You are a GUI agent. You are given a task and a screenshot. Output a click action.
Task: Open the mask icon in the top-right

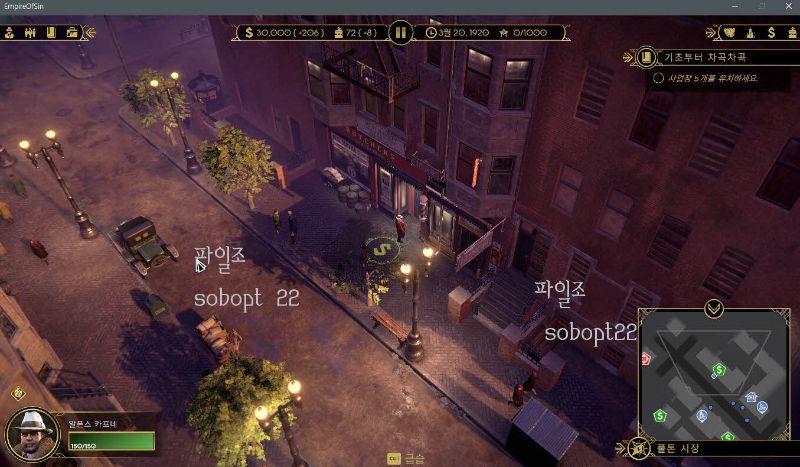[x=729, y=32]
